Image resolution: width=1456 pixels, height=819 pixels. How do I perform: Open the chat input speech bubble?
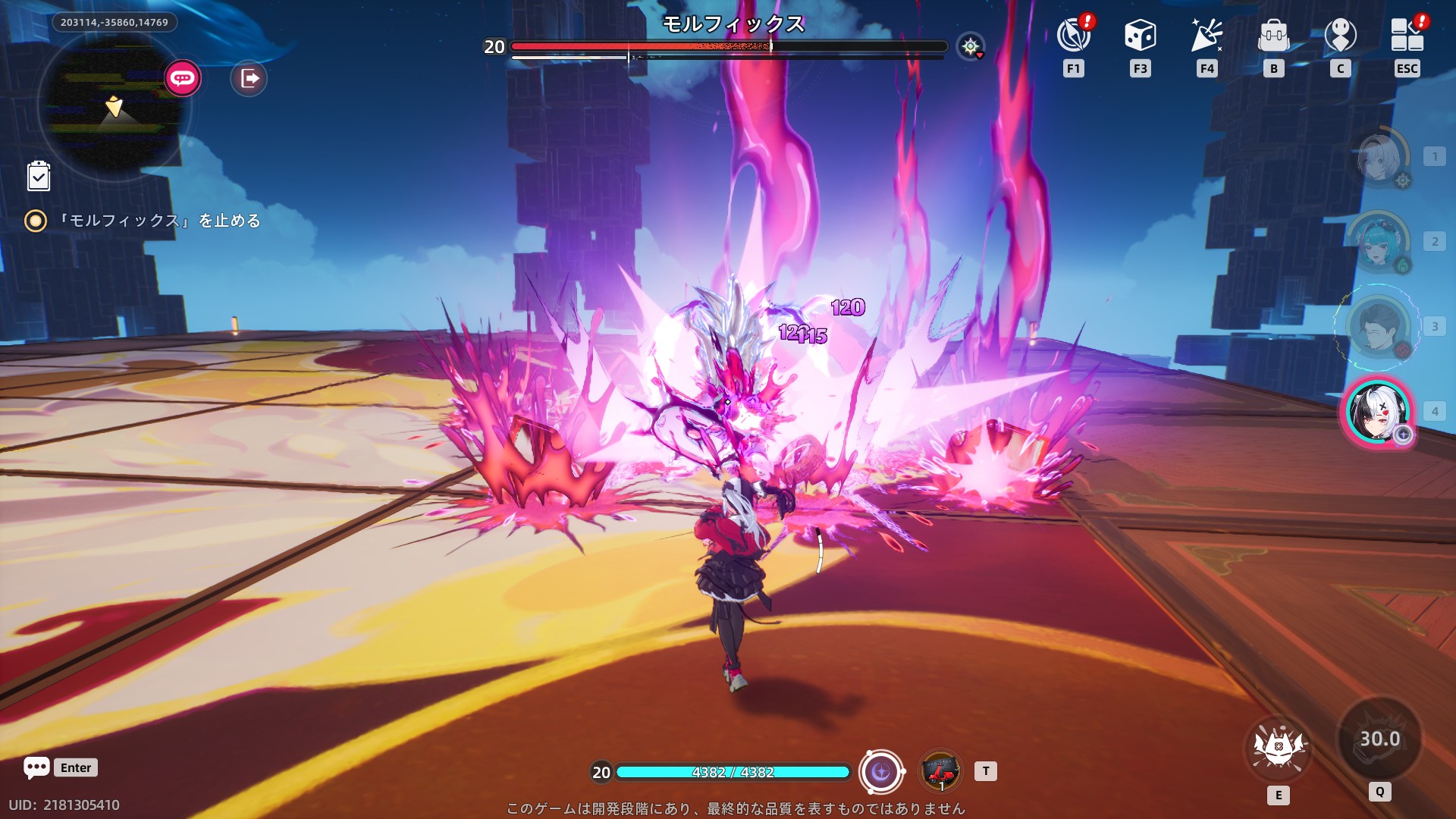click(x=36, y=767)
